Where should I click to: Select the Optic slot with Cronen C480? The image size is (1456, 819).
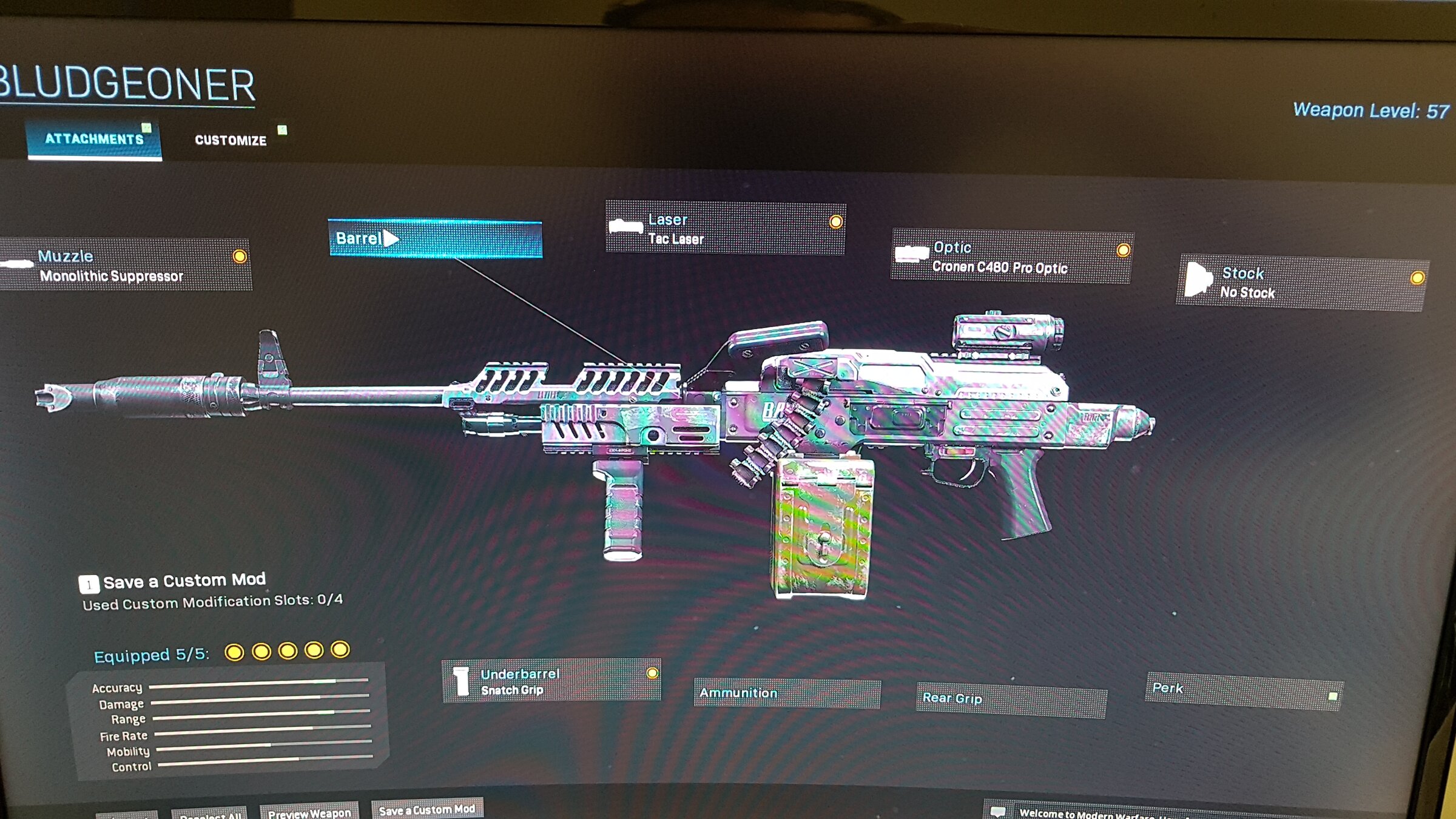[x=1011, y=257]
